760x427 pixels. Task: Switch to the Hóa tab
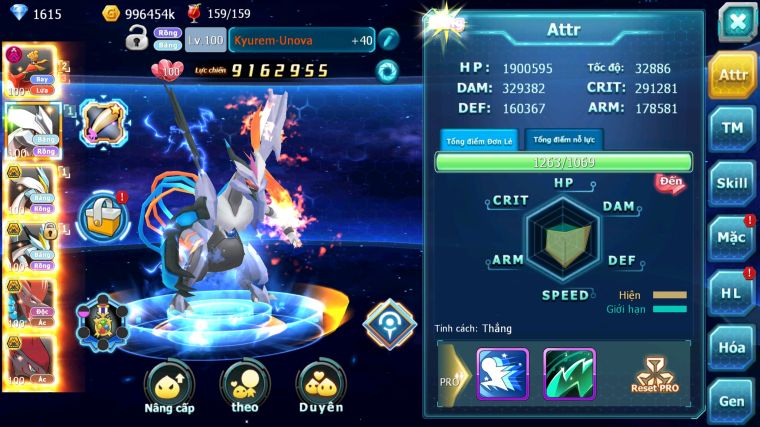(733, 346)
